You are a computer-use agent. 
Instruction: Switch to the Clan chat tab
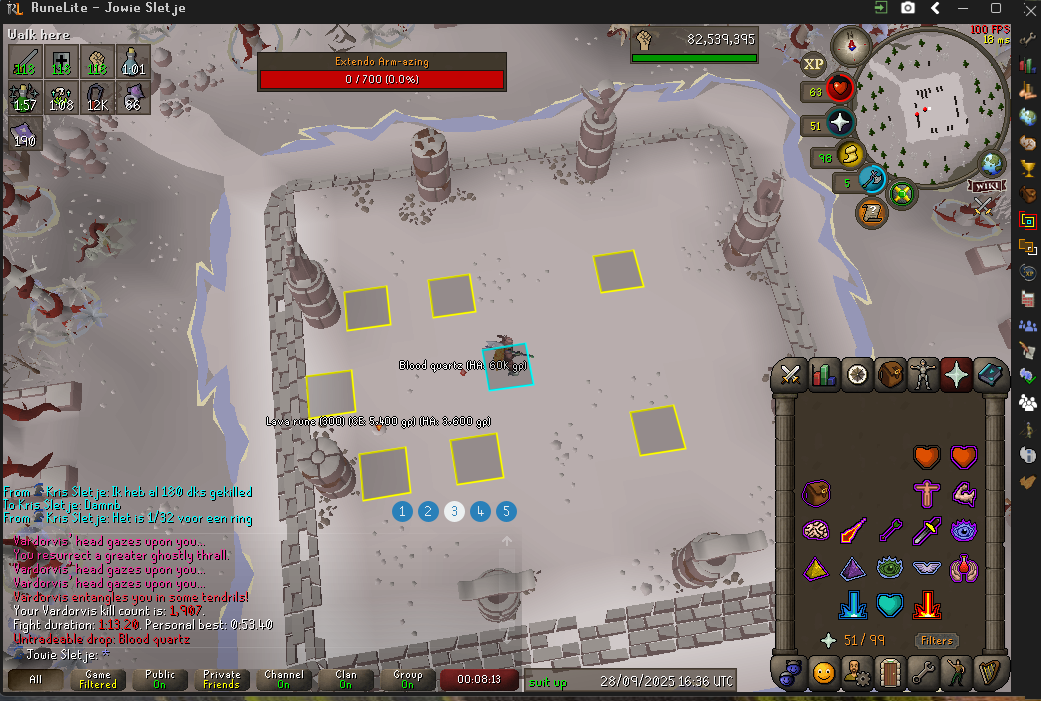coord(345,679)
